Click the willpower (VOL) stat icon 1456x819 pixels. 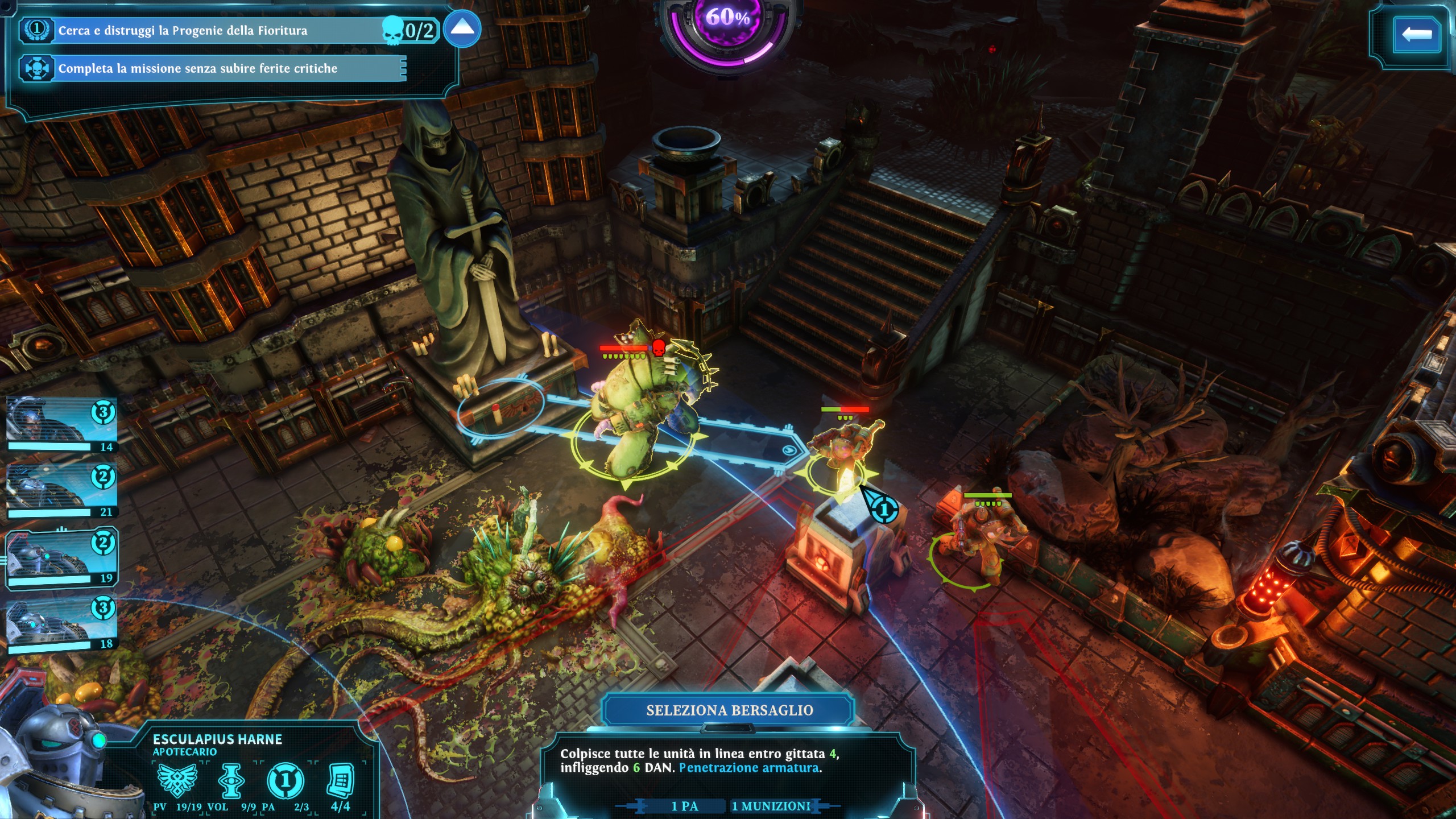[x=231, y=780]
